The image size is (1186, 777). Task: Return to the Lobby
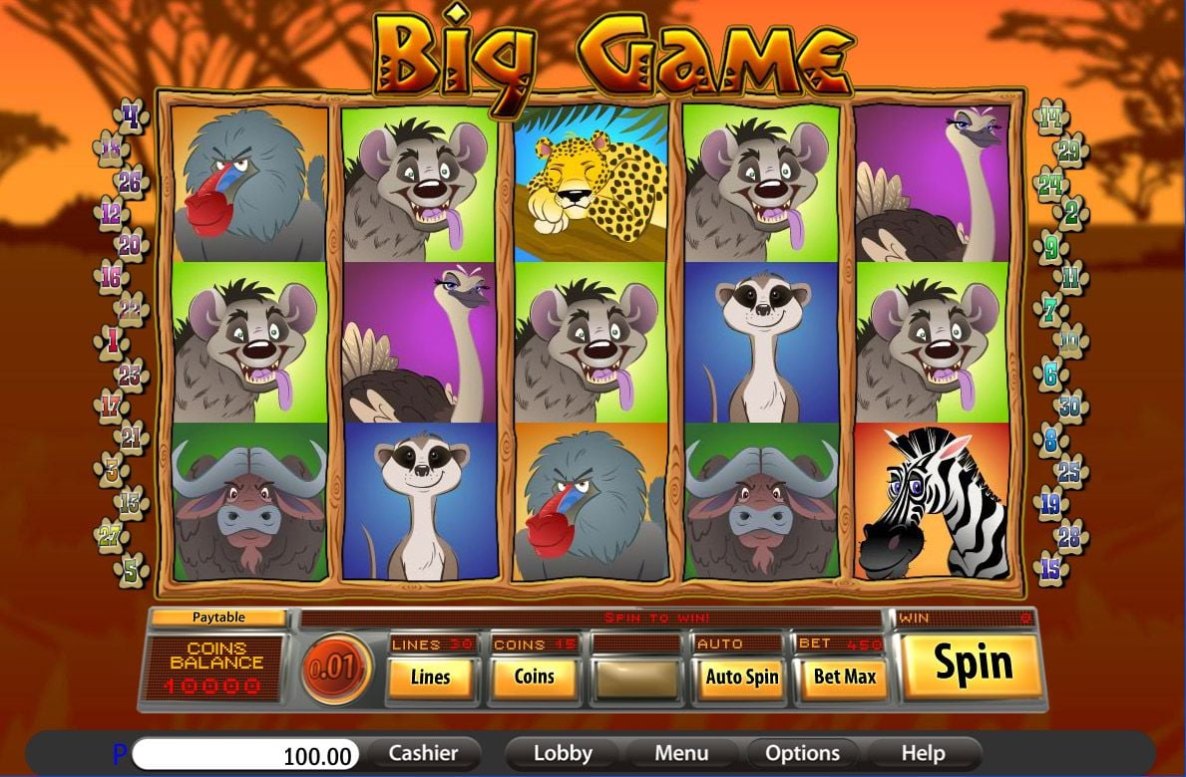click(x=562, y=753)
